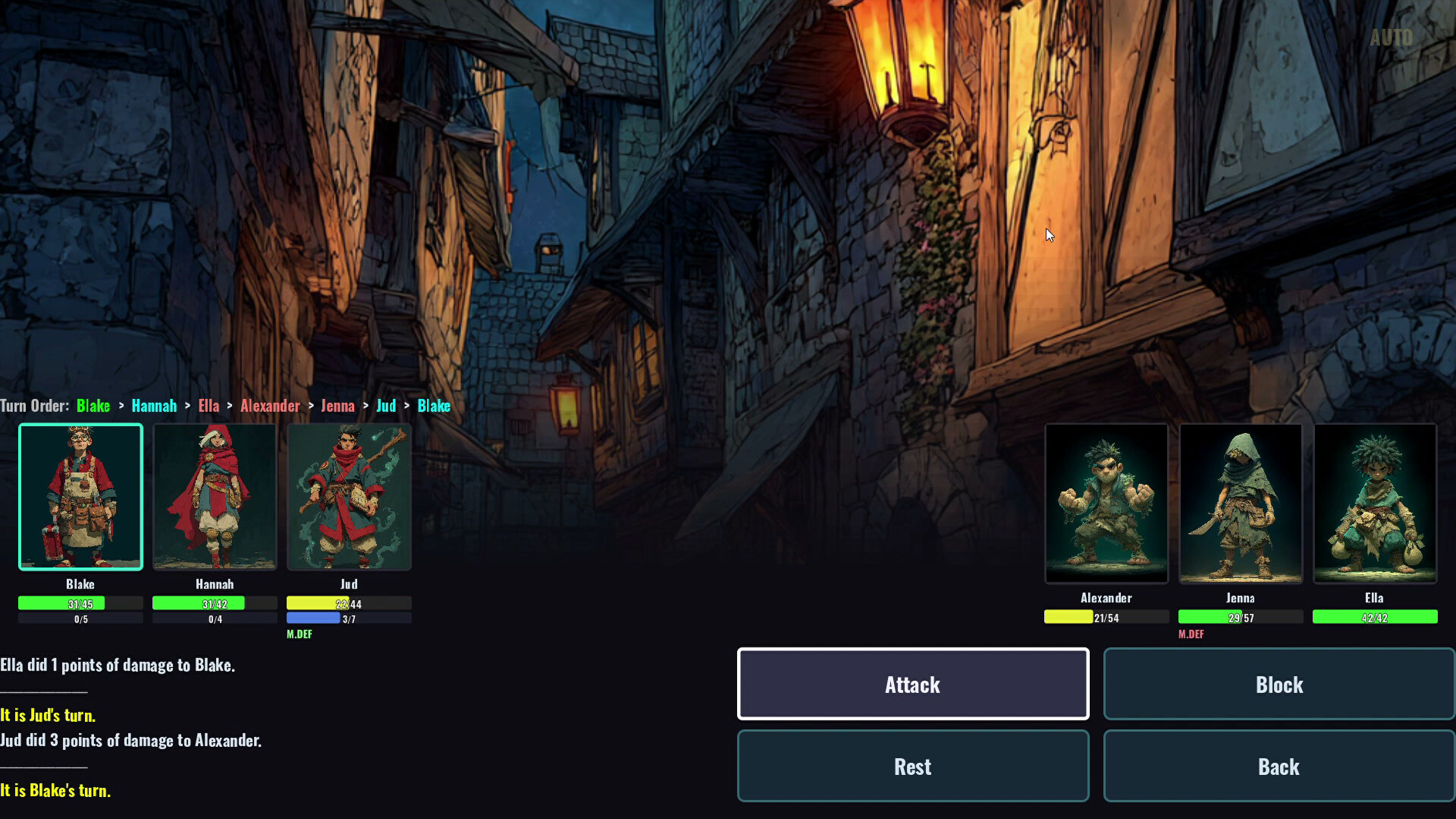Click Jud's blue mana bar
The image size is (1456, 819).
click(314, 617)
